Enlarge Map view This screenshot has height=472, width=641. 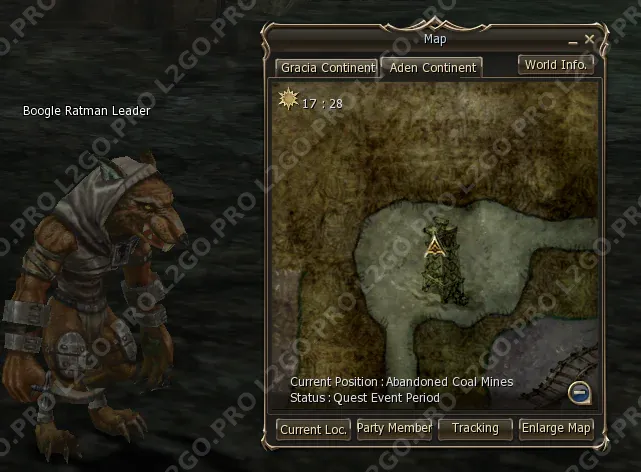(x=556, y=428)
